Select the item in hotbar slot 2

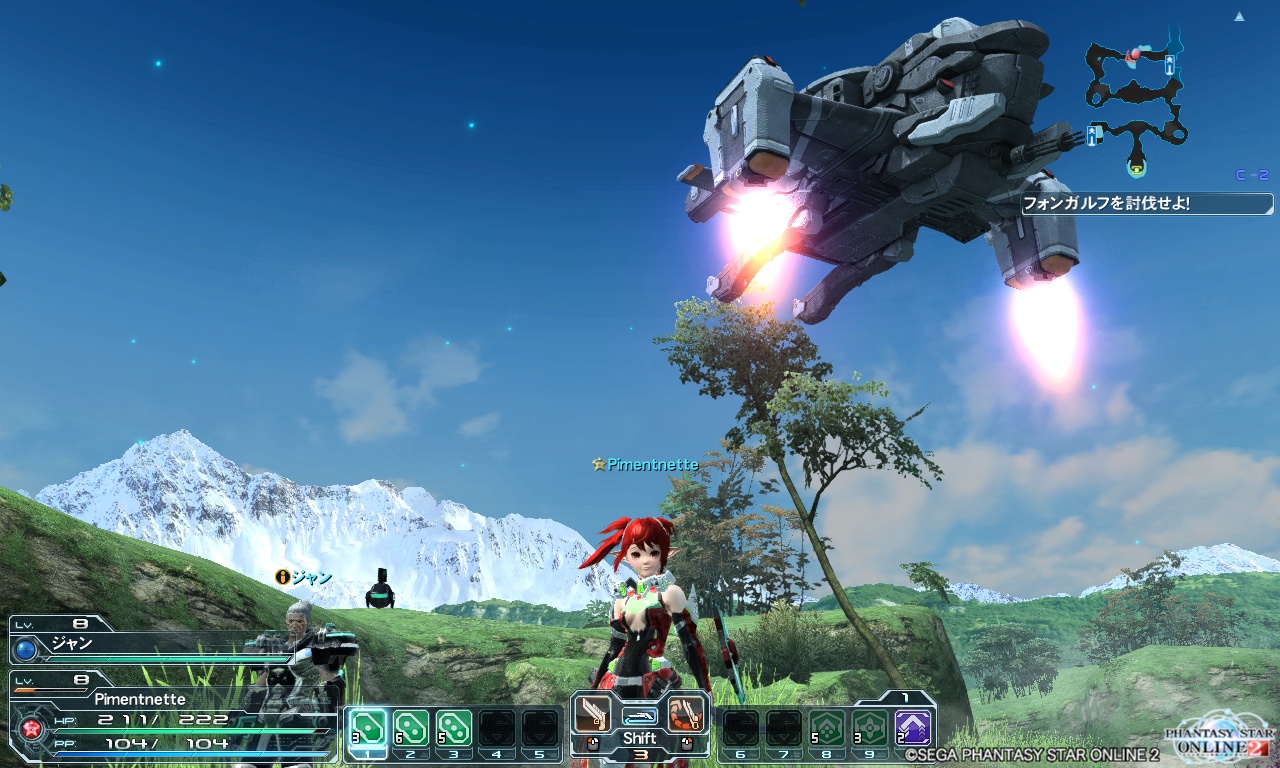click(411, 727)
